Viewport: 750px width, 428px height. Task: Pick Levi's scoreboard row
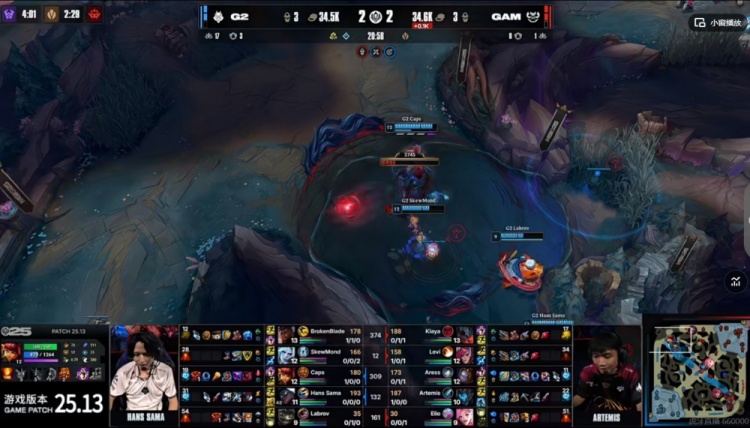tap(432, 353)
